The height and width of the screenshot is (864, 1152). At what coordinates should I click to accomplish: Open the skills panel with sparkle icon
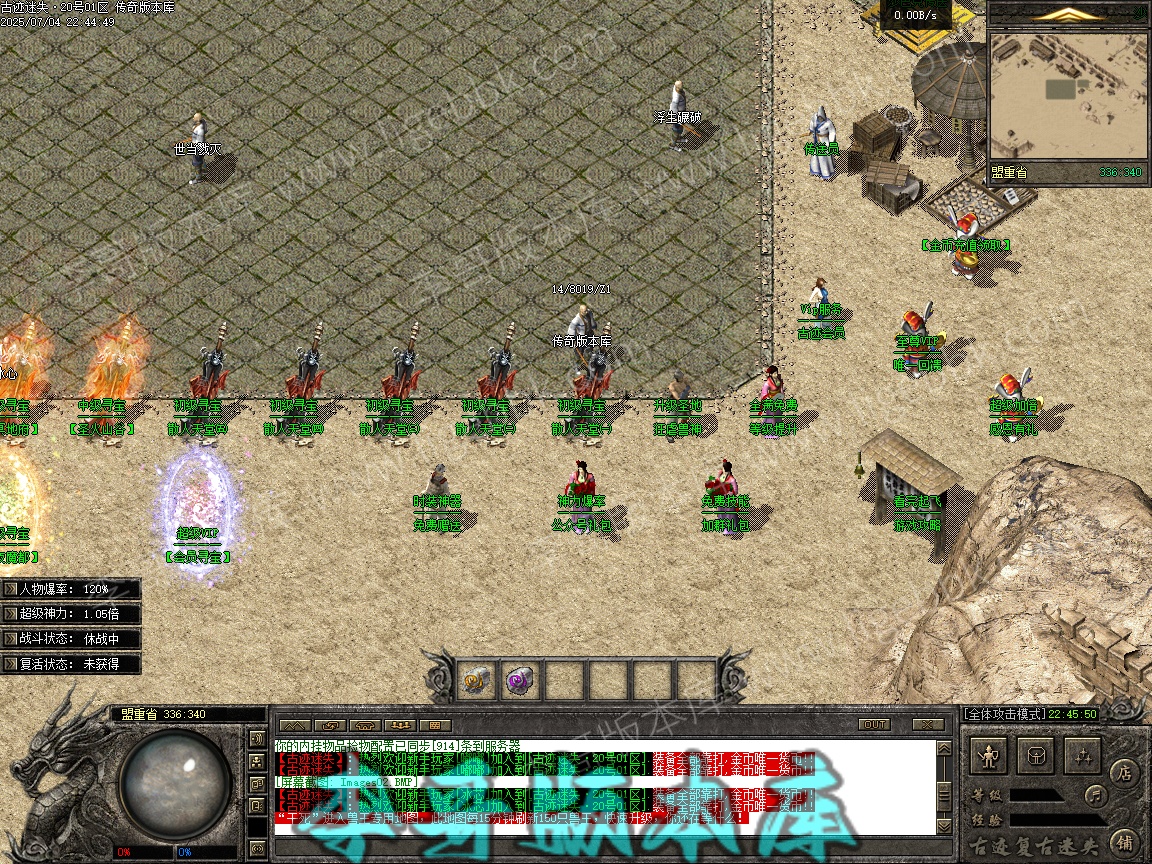[1082, 755]
